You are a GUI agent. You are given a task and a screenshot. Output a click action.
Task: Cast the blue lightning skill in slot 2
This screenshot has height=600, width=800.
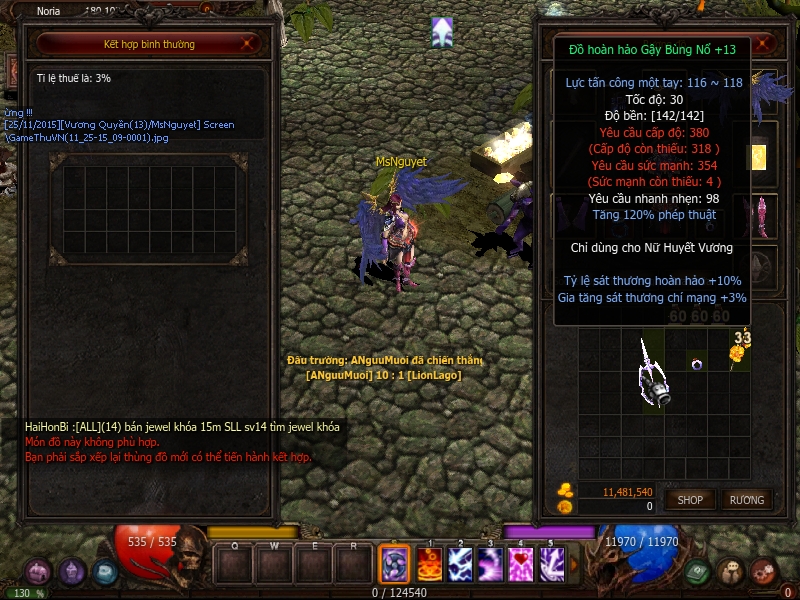[460, 562]
